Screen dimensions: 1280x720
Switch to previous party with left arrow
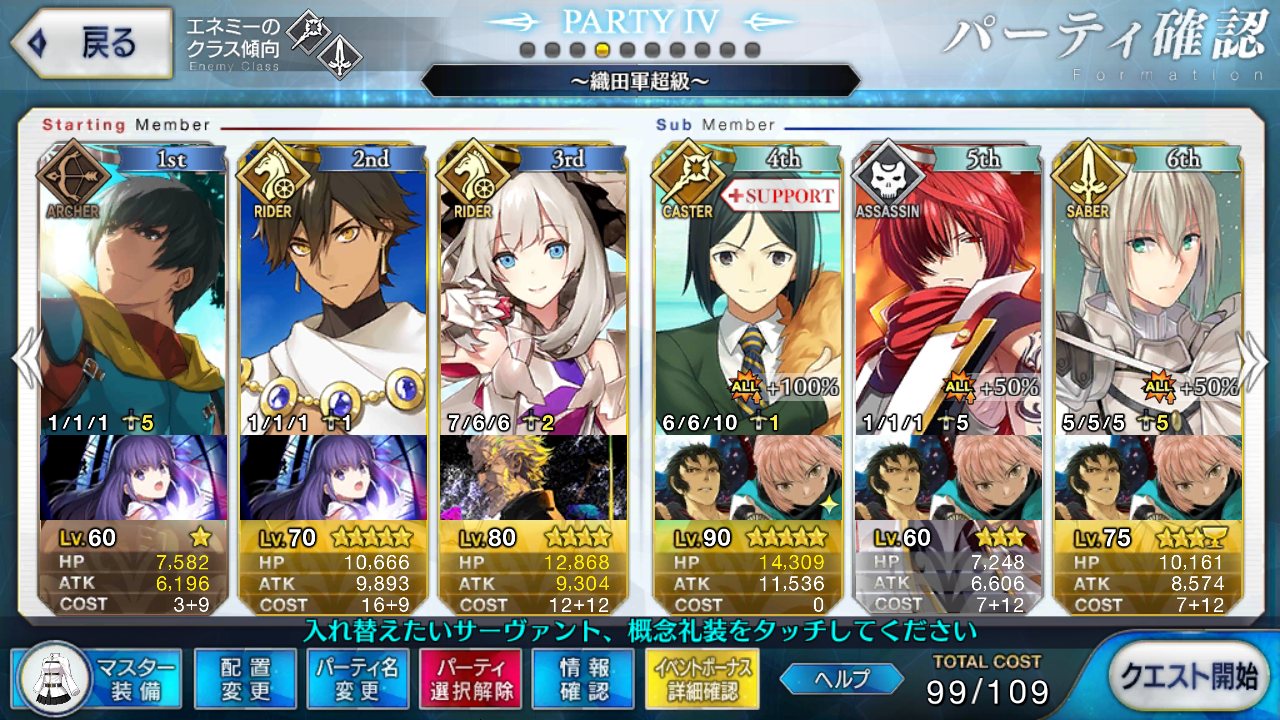(26, 360)
